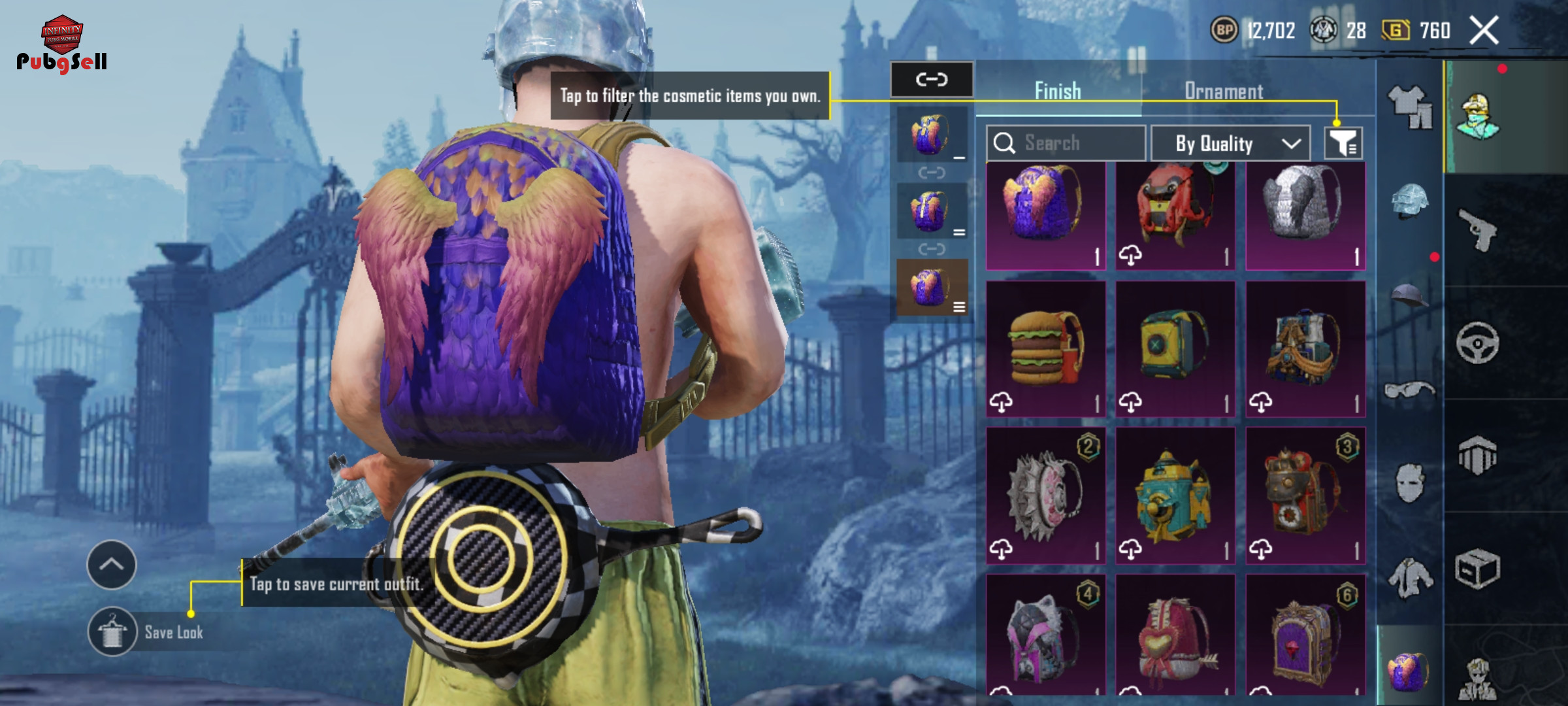Open the glasses accessory category
The width and height of the screenshot is (1568, 706).
(x=1409, y=390)
